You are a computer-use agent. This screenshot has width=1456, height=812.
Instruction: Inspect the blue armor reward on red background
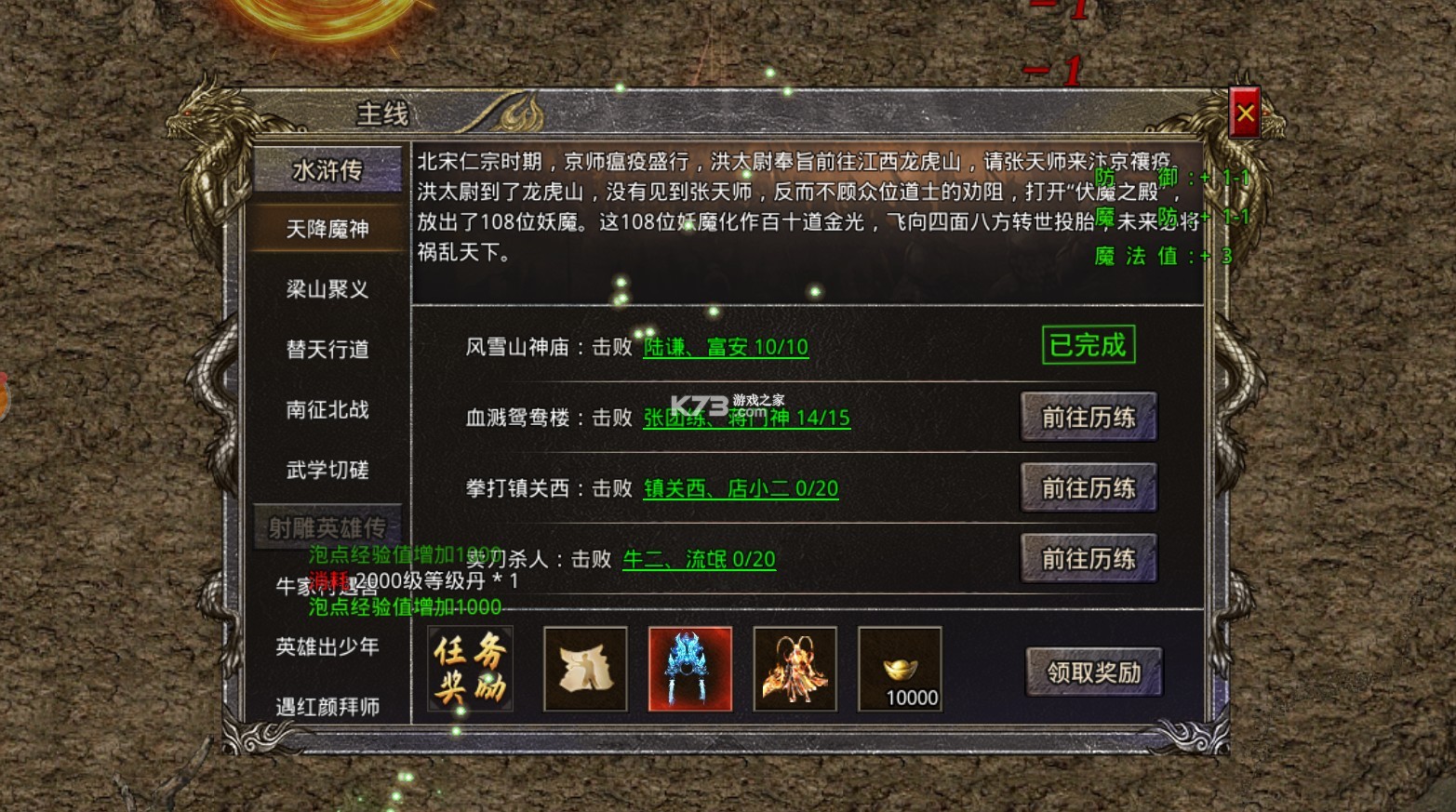(x=690, y=670)
